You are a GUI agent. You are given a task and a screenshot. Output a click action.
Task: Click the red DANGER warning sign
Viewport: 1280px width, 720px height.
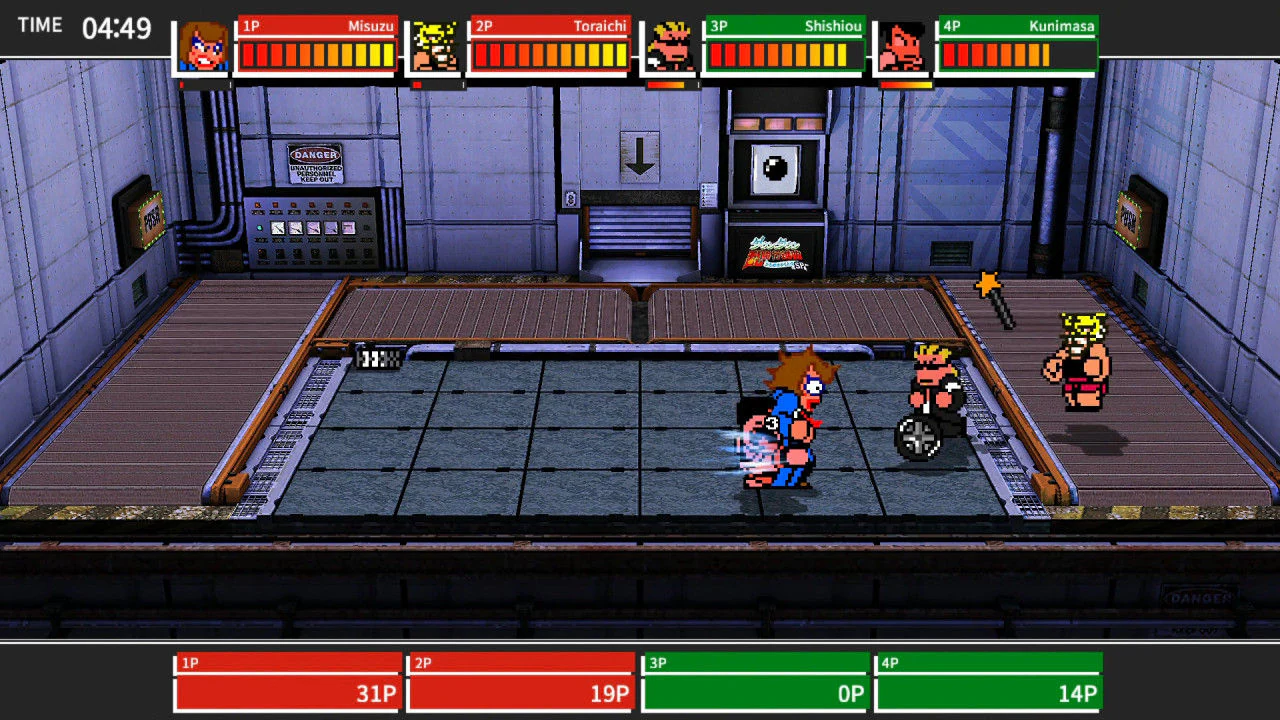[x=314, y=163]
